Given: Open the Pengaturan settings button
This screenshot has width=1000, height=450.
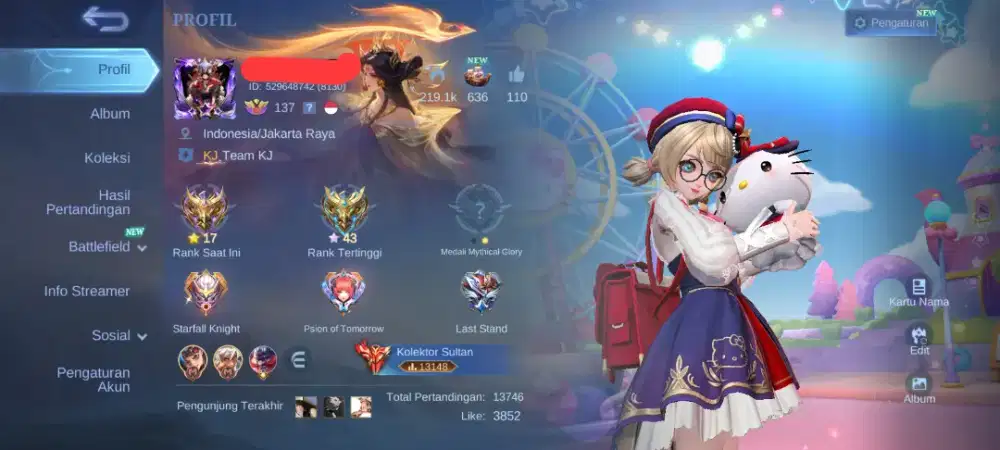Looking at the screenshot, I should coord(890,22).
